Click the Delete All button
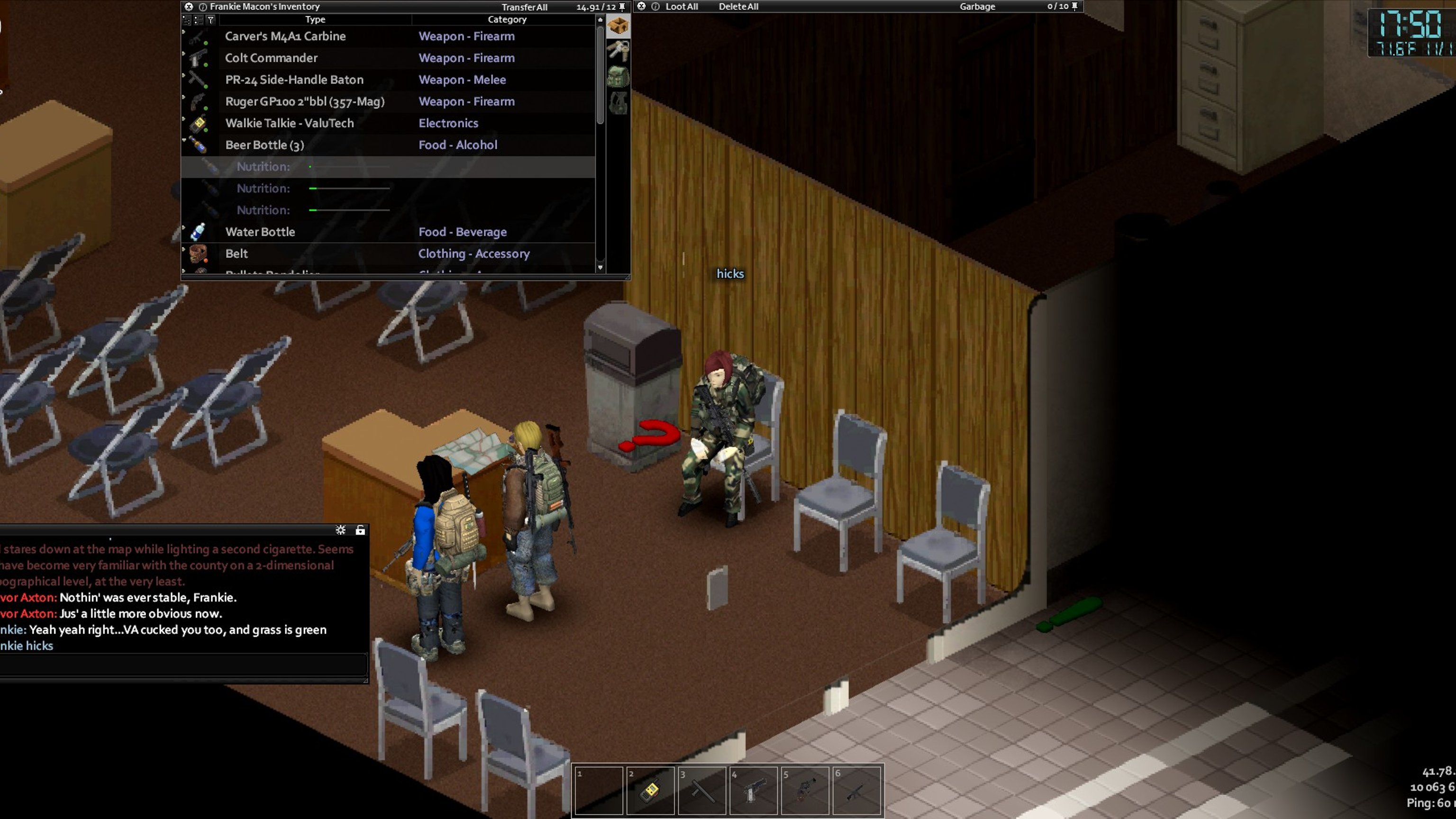The height and width of the screenshot is (819, 1456). [x=738, y=7]
